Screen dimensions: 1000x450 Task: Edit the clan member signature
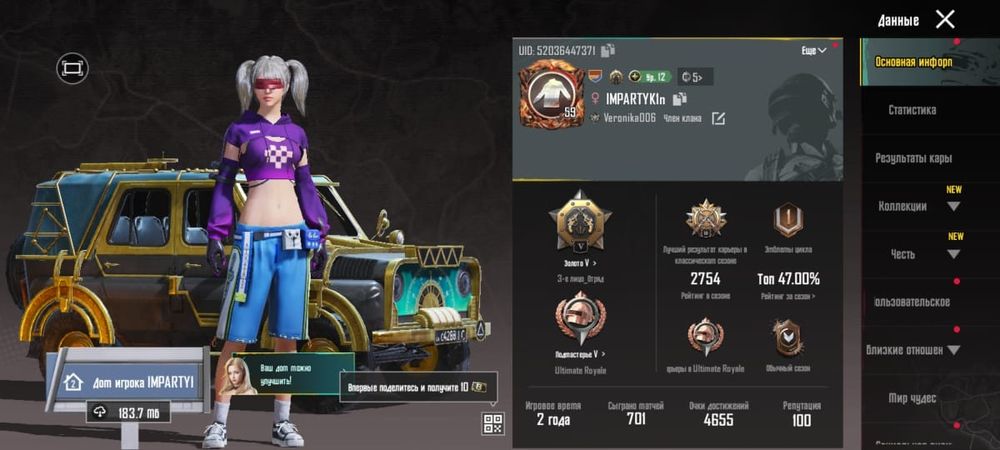tap(718, 118)
